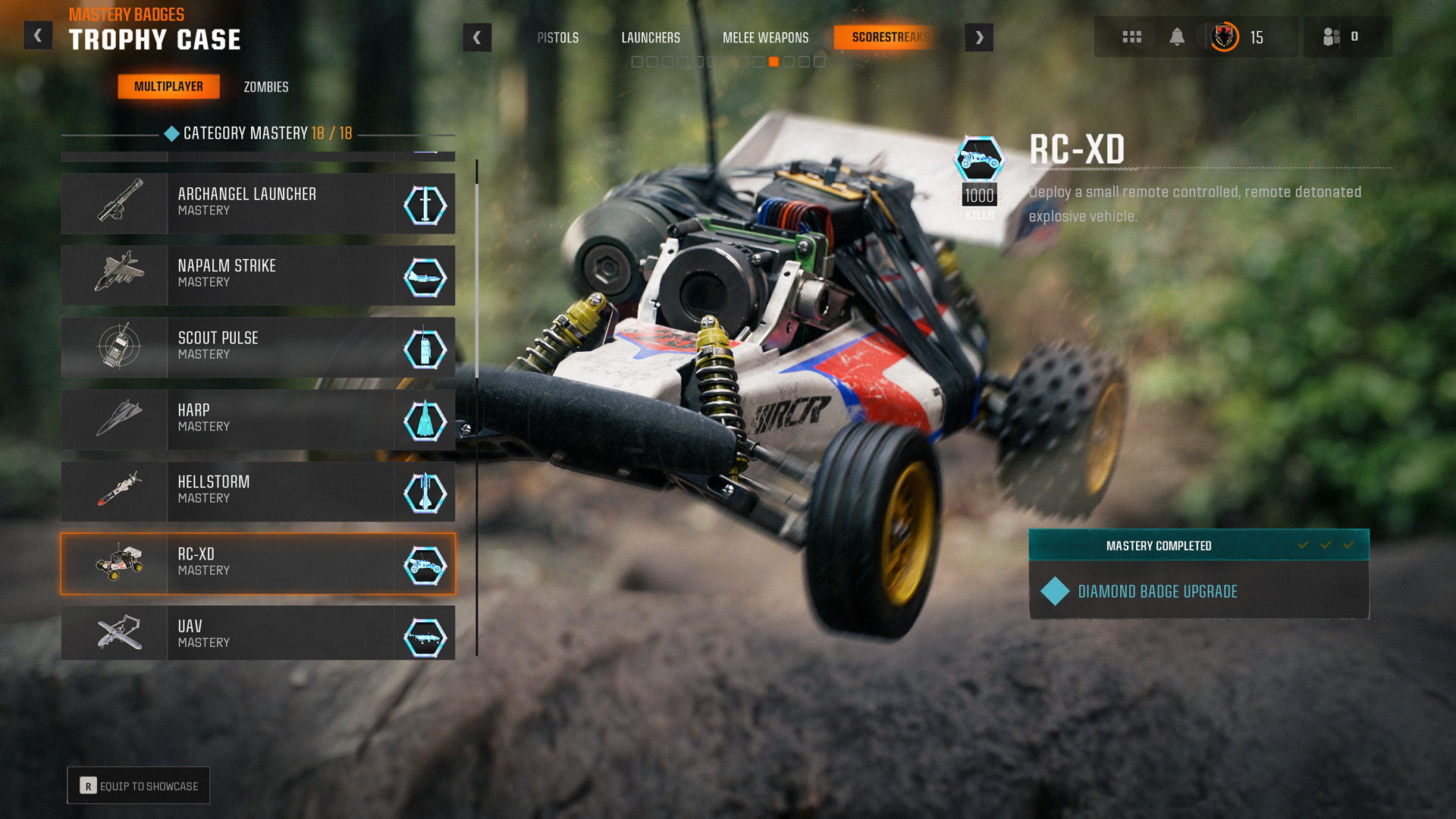Select Archangel Launcher mastery row

coord(258,203)
